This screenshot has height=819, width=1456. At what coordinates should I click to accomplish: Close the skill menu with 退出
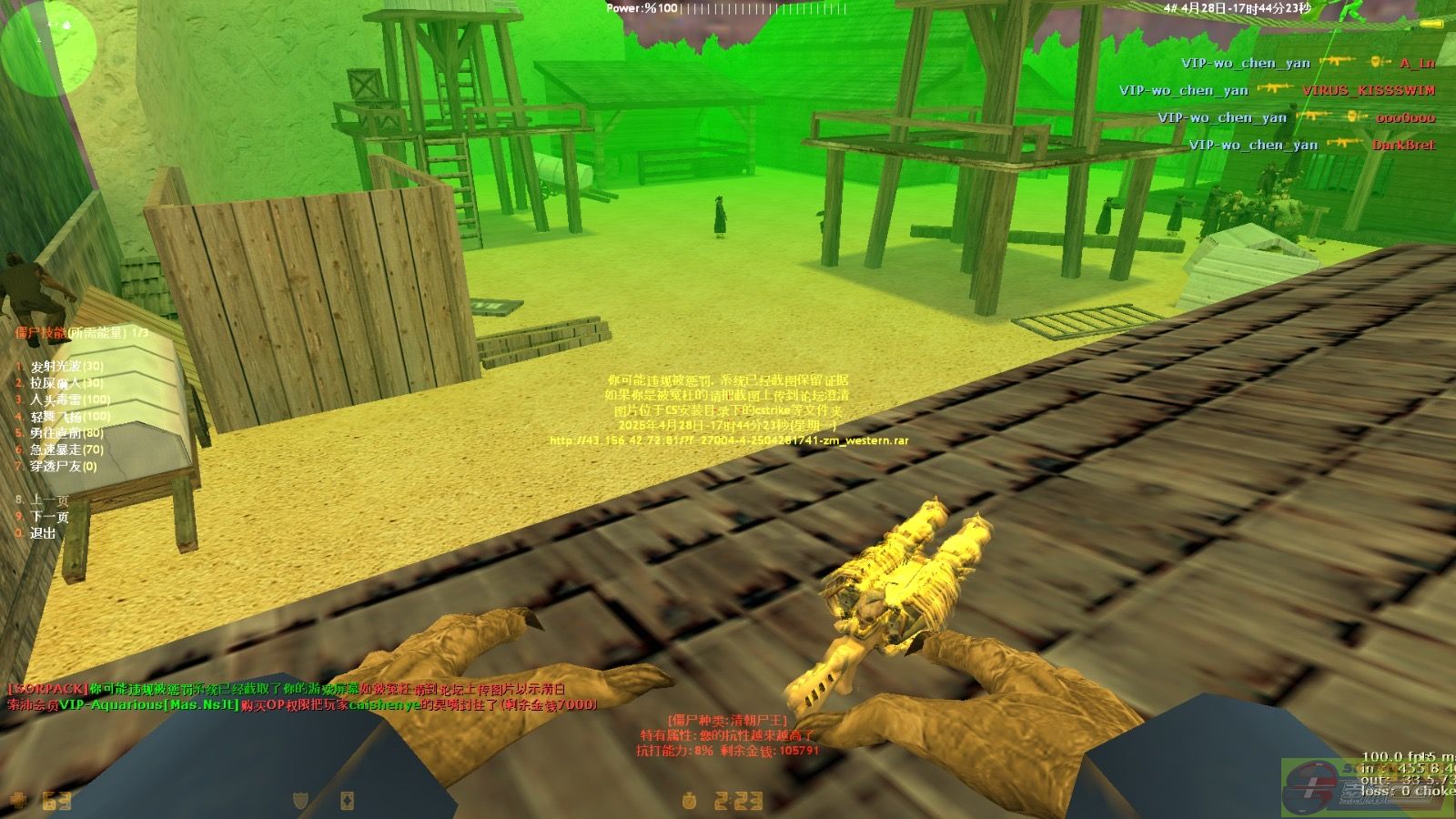click(43, 533)
